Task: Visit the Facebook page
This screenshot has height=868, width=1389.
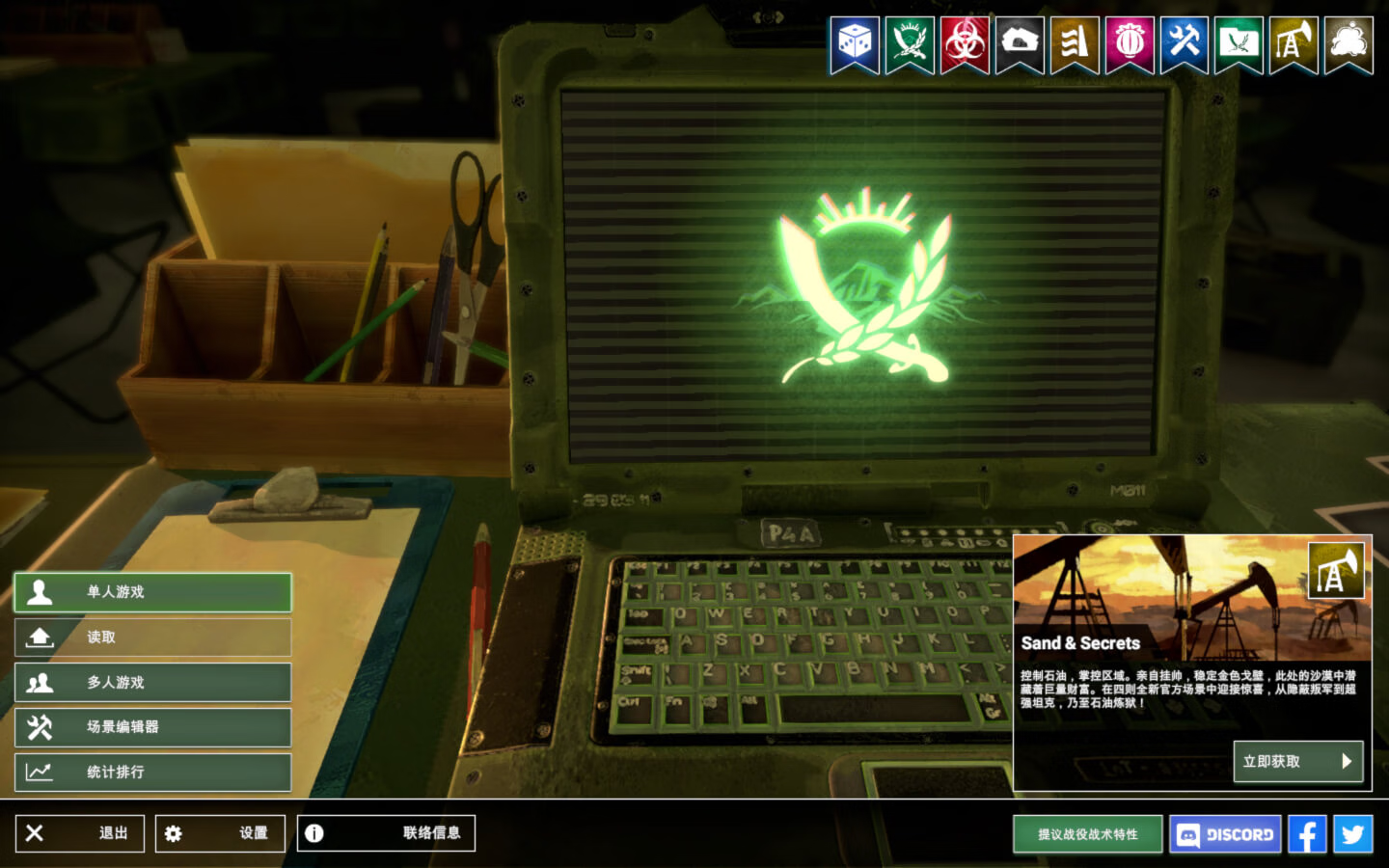Action: (x=1307, y=834)
